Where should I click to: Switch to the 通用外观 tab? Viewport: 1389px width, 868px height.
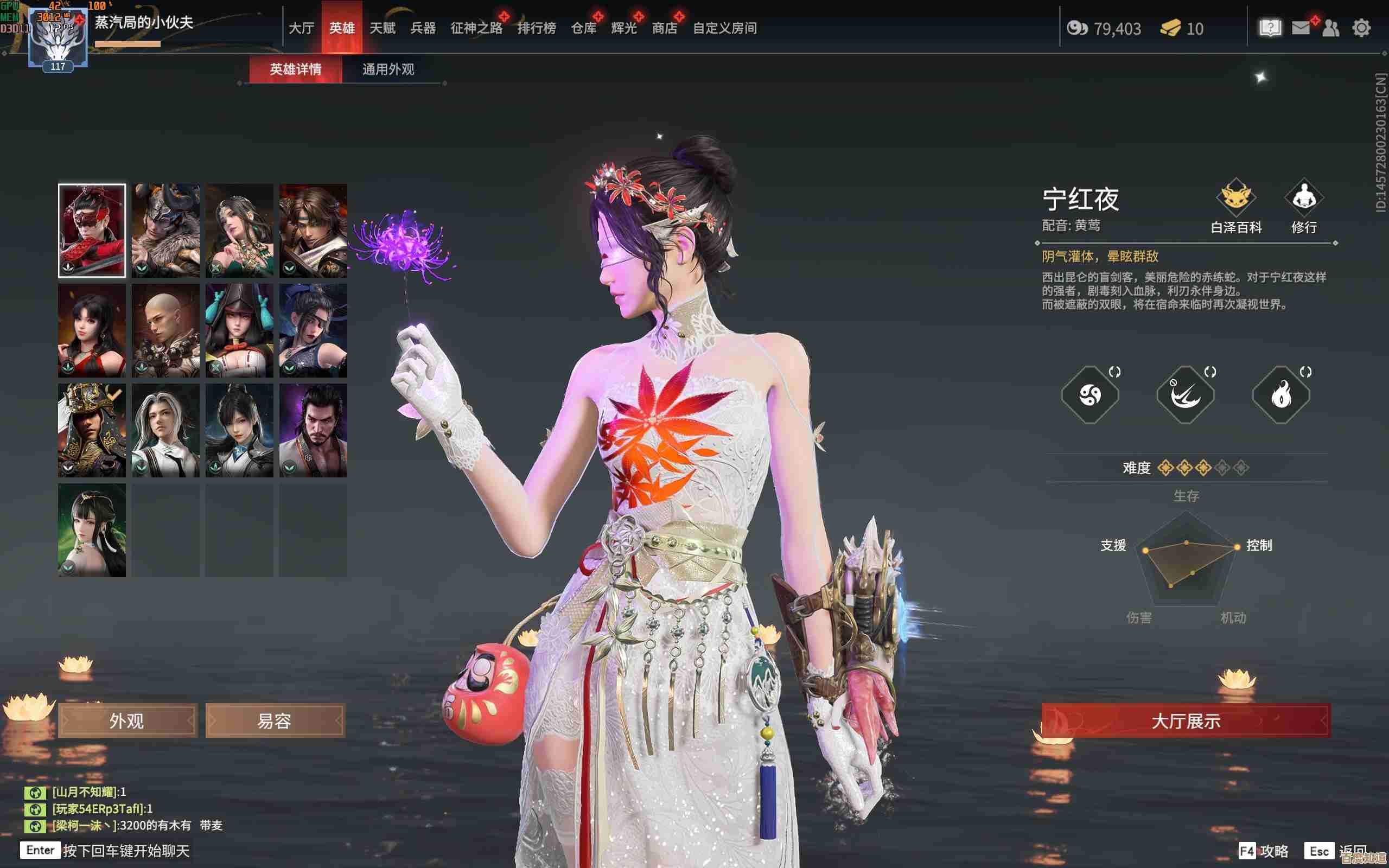point(388,69)
